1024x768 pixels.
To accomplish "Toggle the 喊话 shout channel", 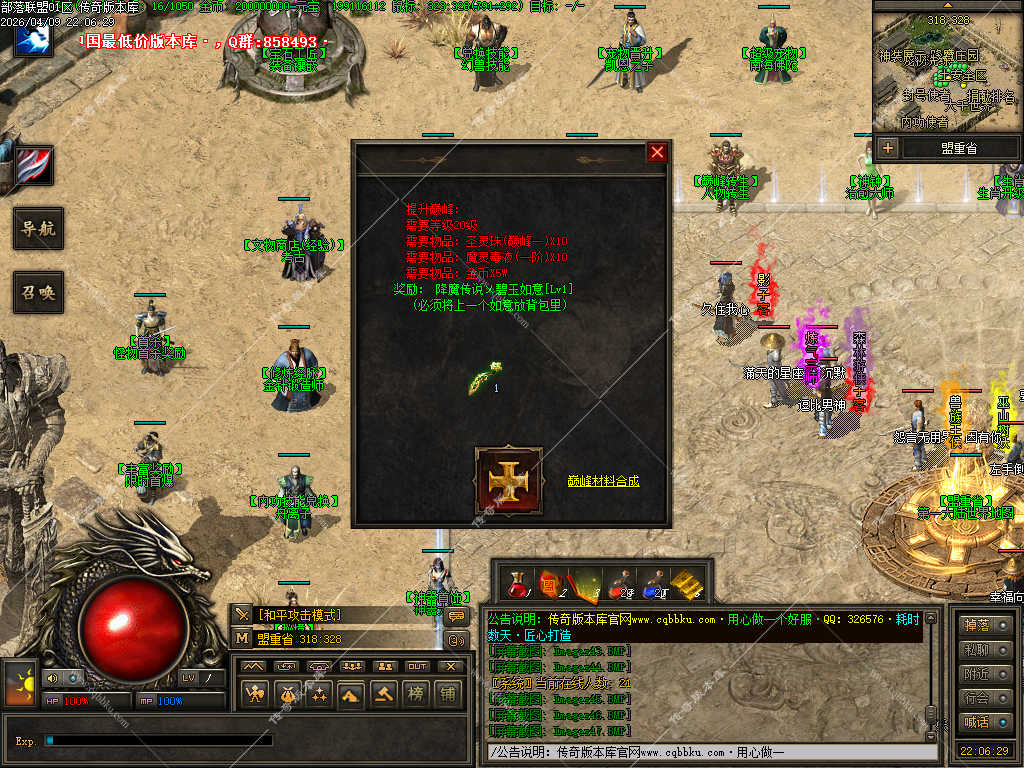I will [x=975, y=722].
